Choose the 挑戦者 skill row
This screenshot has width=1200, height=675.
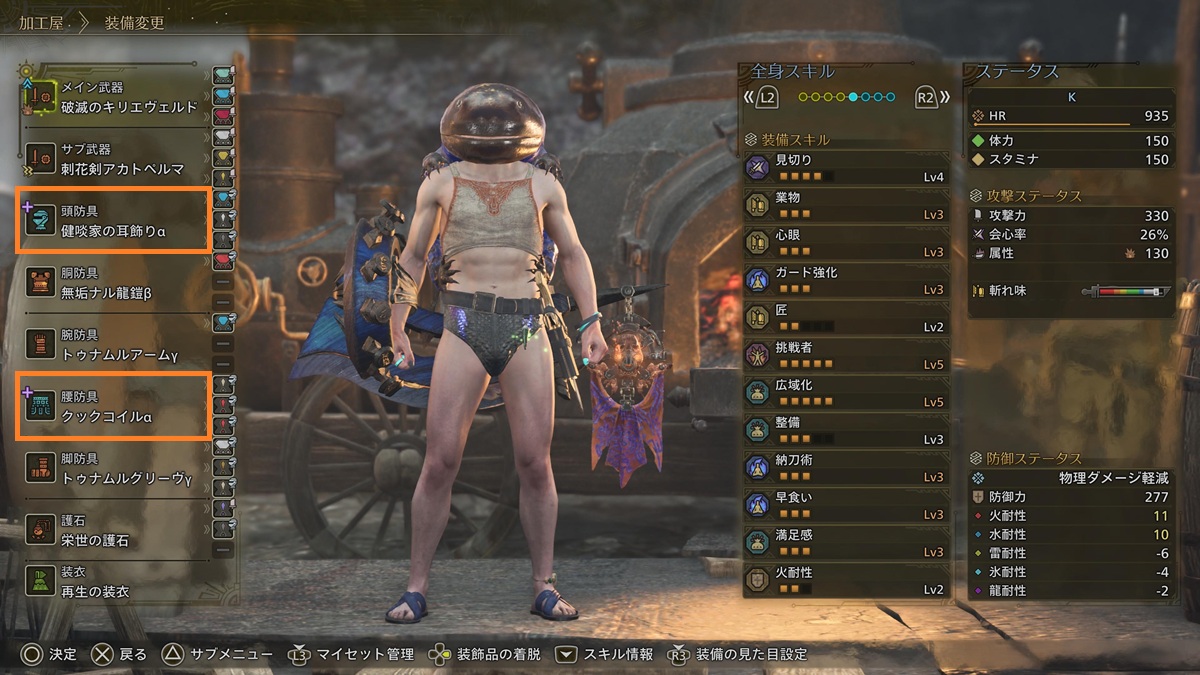point(845,356)
